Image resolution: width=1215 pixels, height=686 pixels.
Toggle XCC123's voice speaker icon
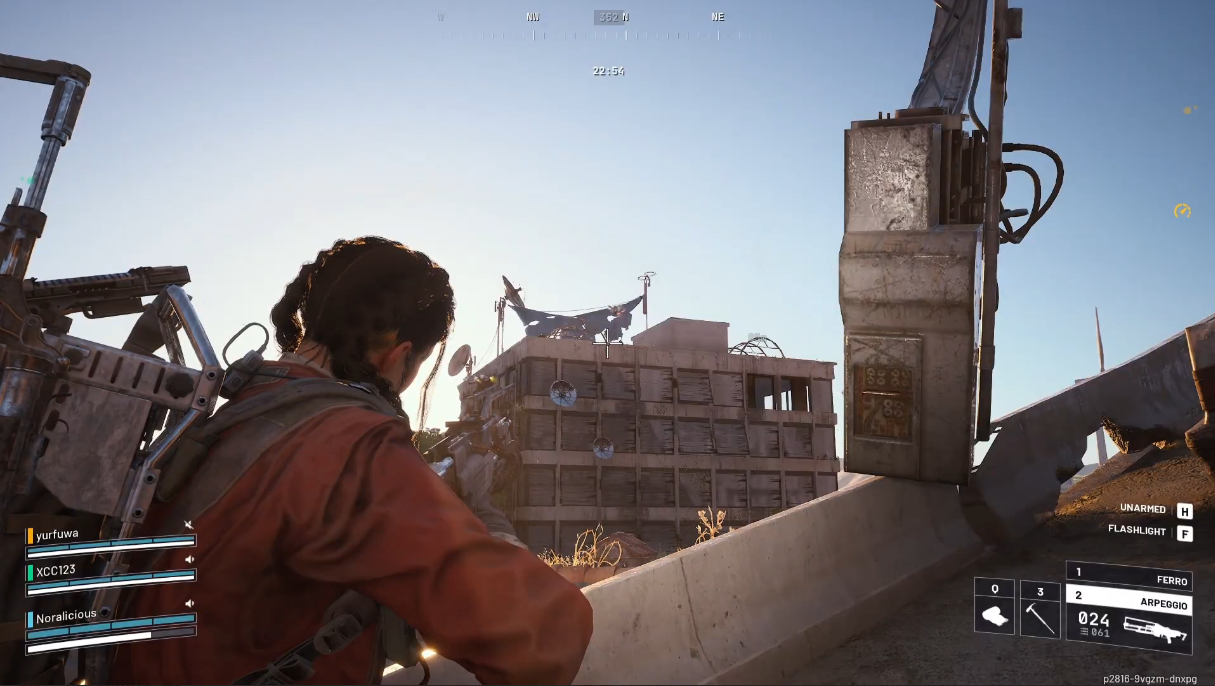[189, 560]
